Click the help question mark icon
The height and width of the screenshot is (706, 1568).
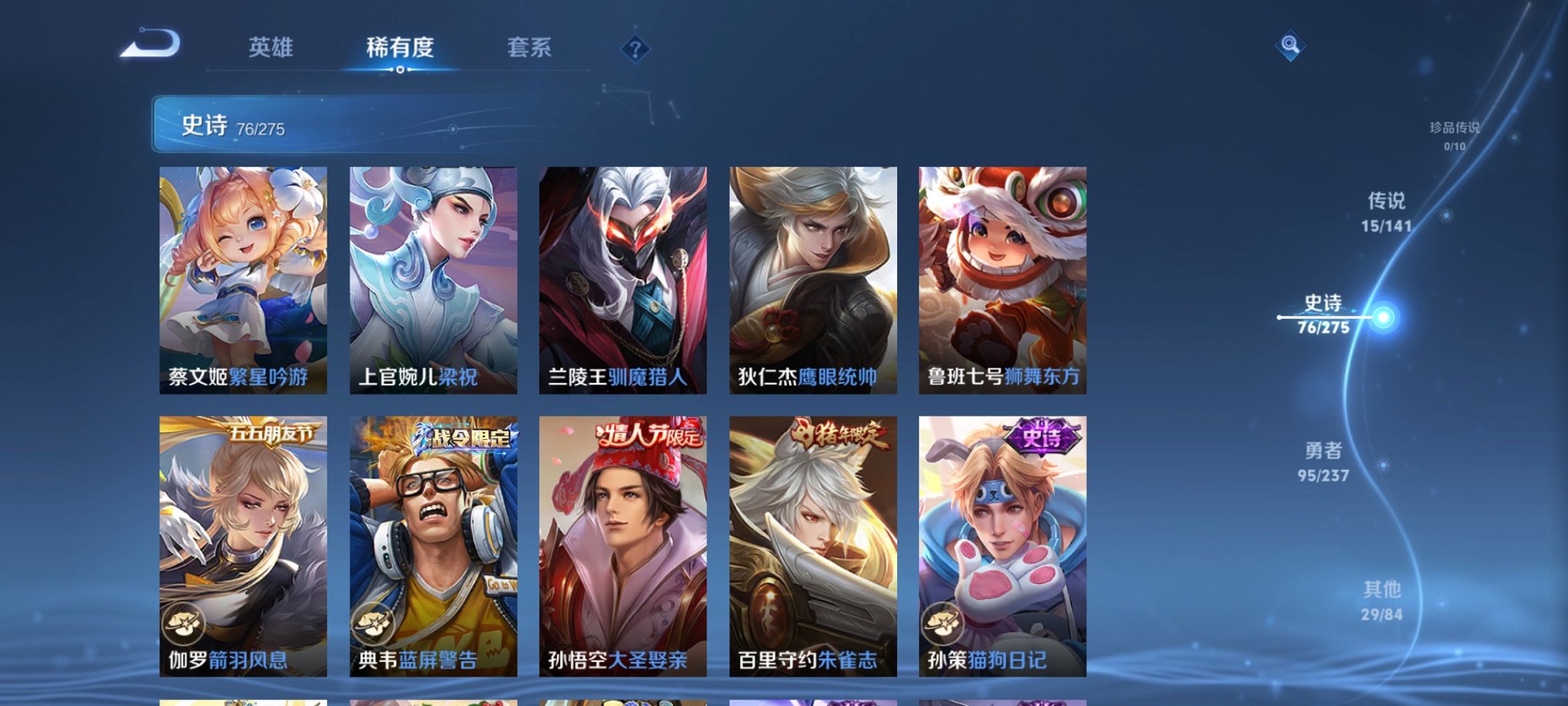(x=635, y=49)
